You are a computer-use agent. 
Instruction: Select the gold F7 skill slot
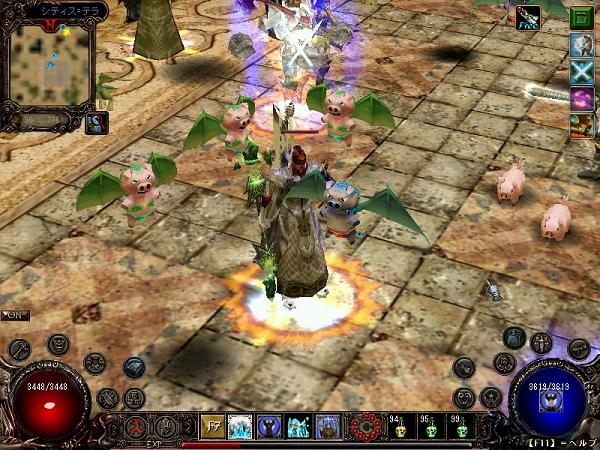pos(212,427)
